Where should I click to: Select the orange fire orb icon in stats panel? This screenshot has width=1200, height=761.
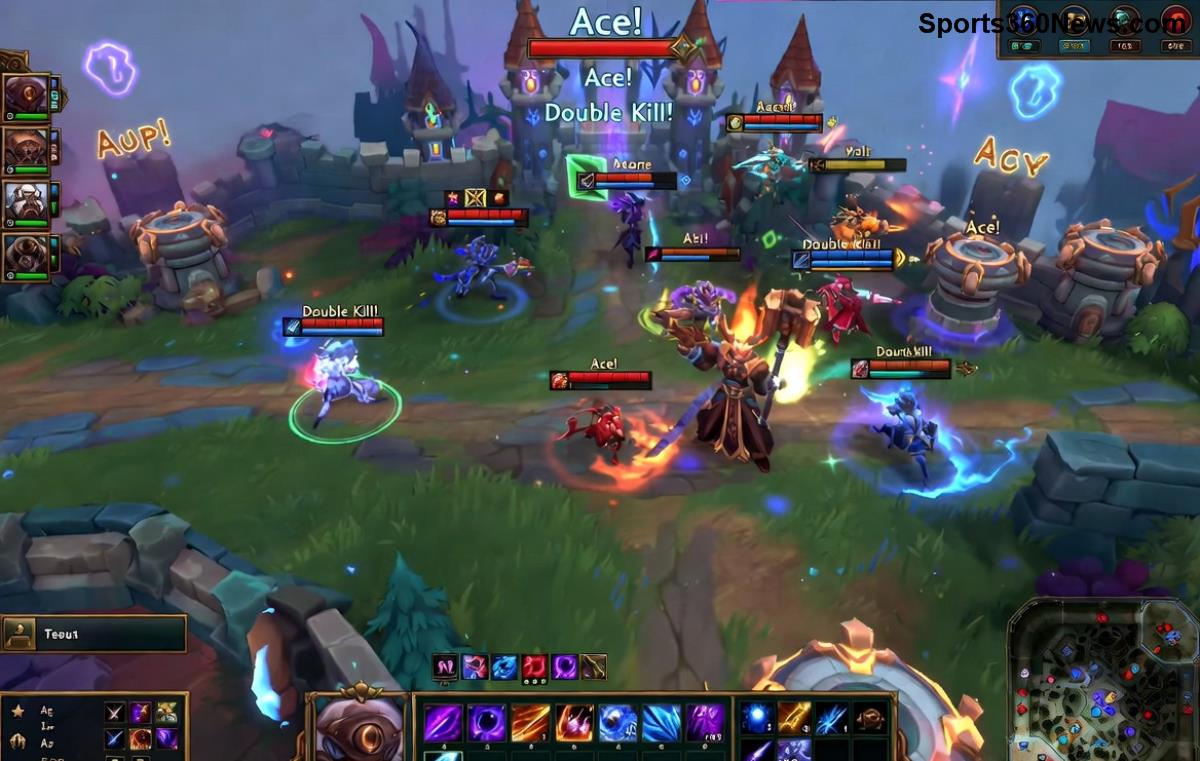[x=141, y=739]
